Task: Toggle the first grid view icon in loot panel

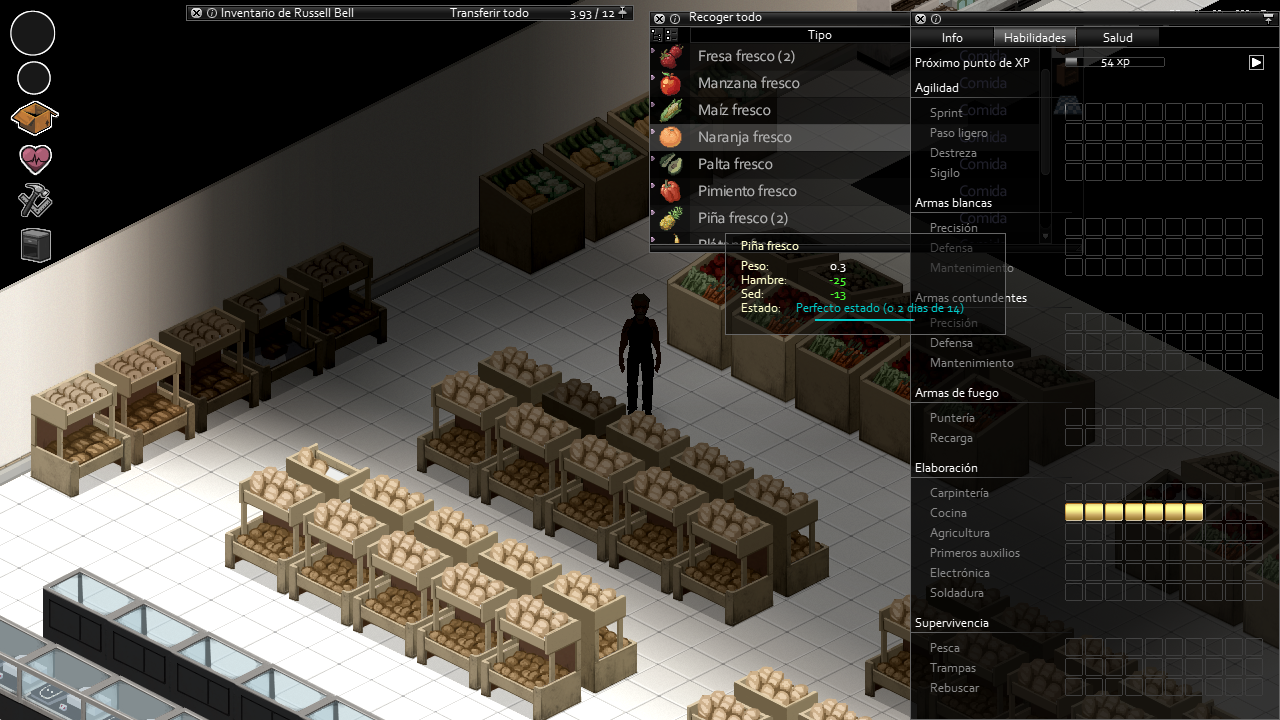Action: click(656, 34)
